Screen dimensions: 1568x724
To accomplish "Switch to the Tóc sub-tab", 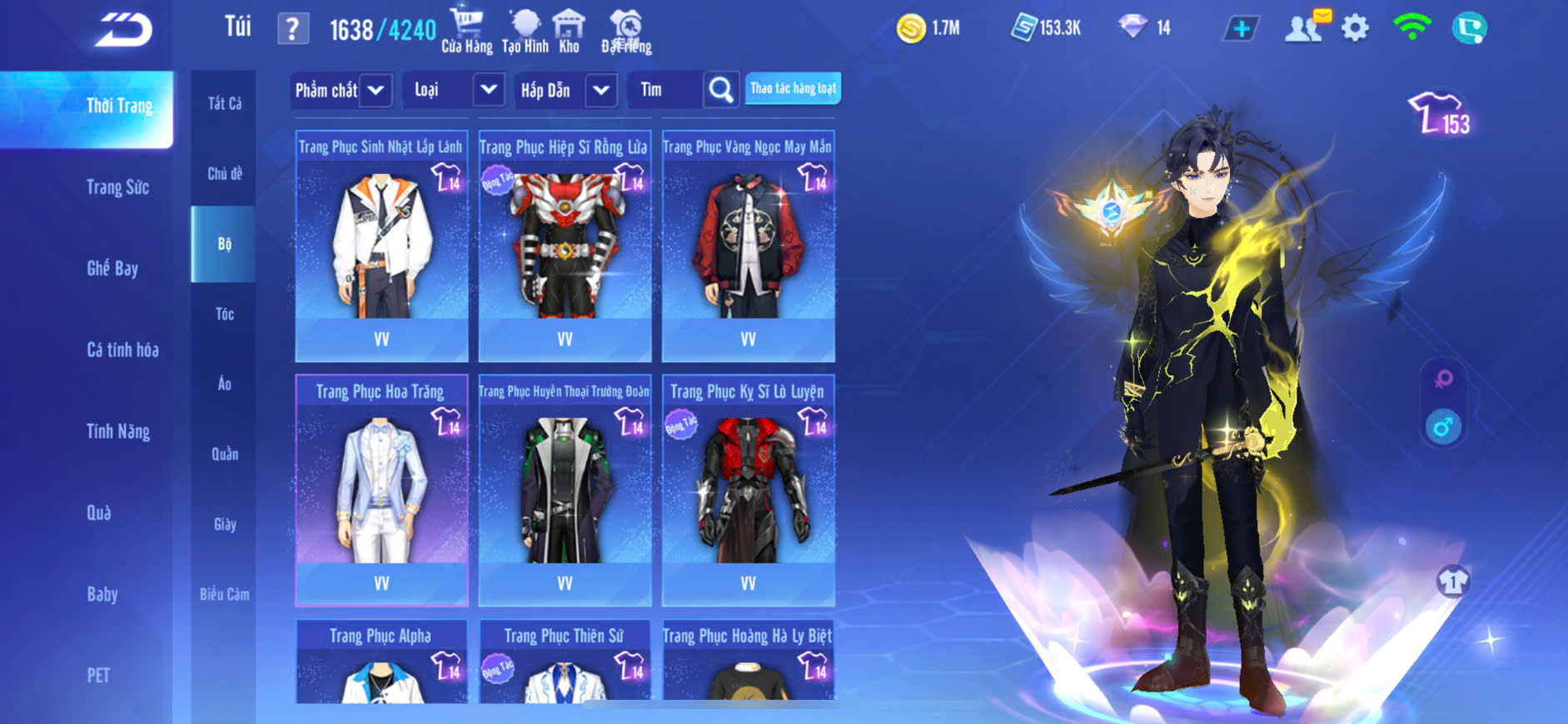I will pyautogui.click(x=225, y=314).
